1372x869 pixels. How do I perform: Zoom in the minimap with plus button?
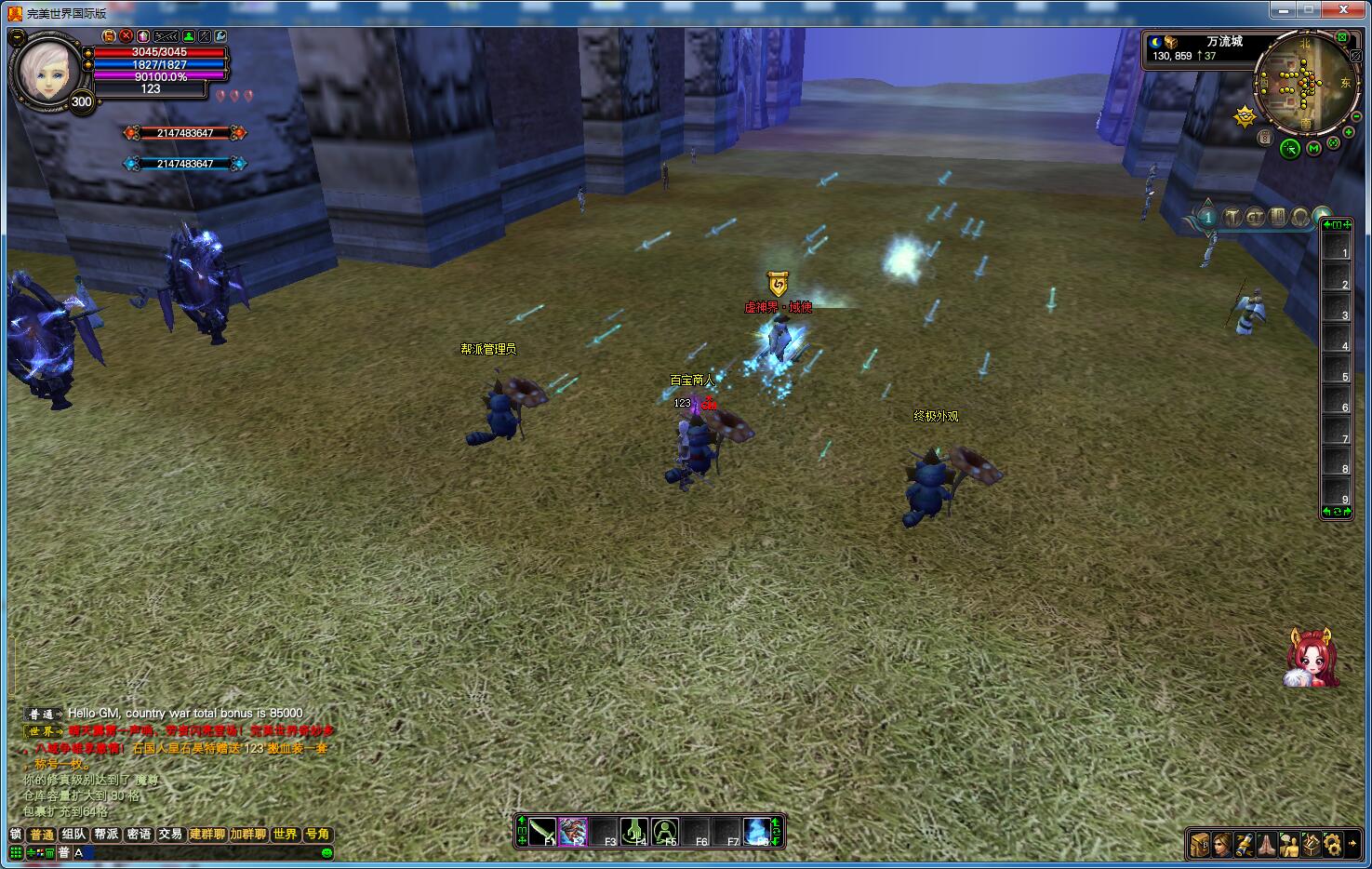click(1349, 132)
